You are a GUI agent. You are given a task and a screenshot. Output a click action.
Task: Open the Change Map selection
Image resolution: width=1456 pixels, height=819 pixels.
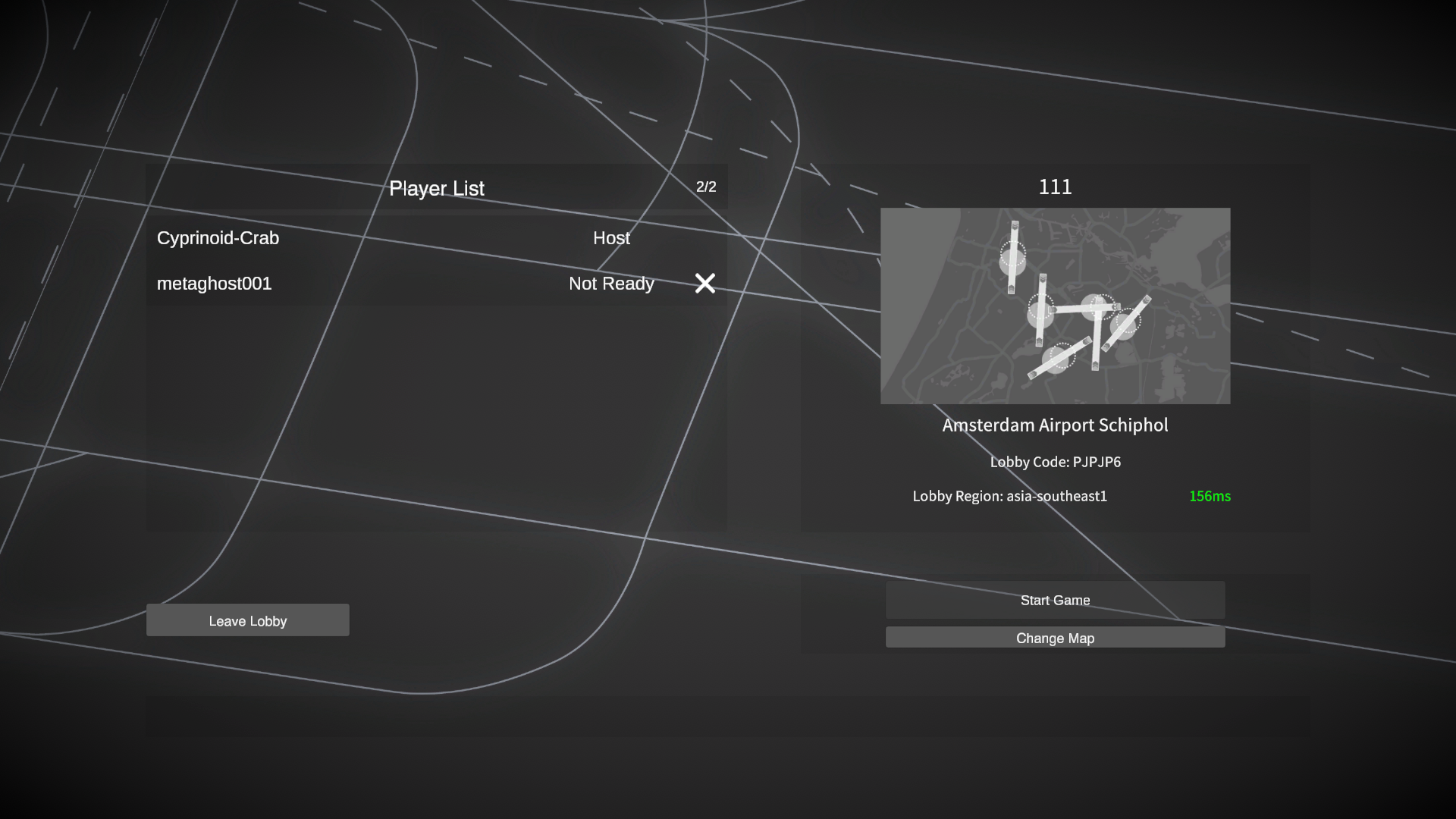coord(1055,638)
